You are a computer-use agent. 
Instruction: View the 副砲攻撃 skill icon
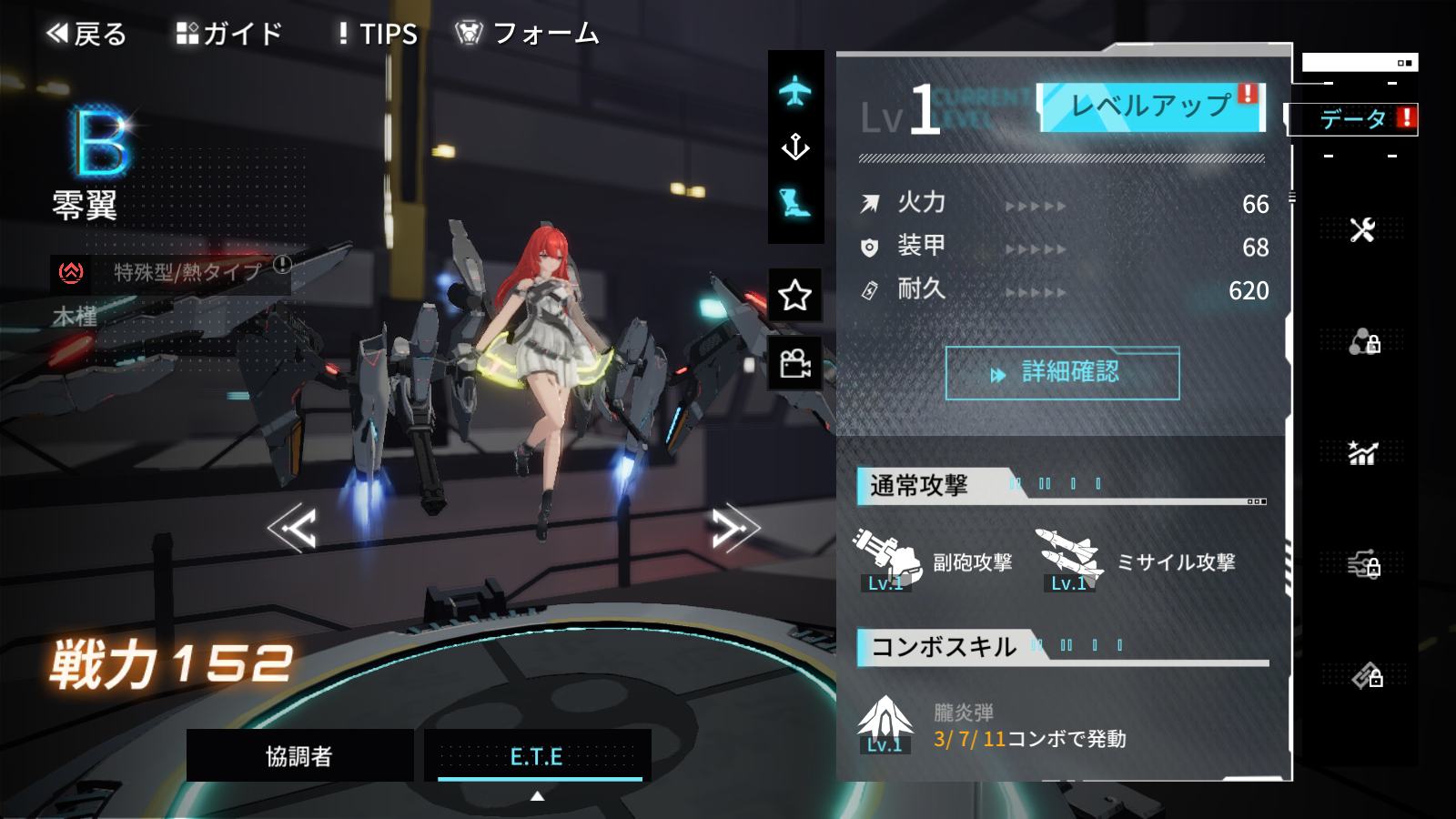[x=886, y=559]
